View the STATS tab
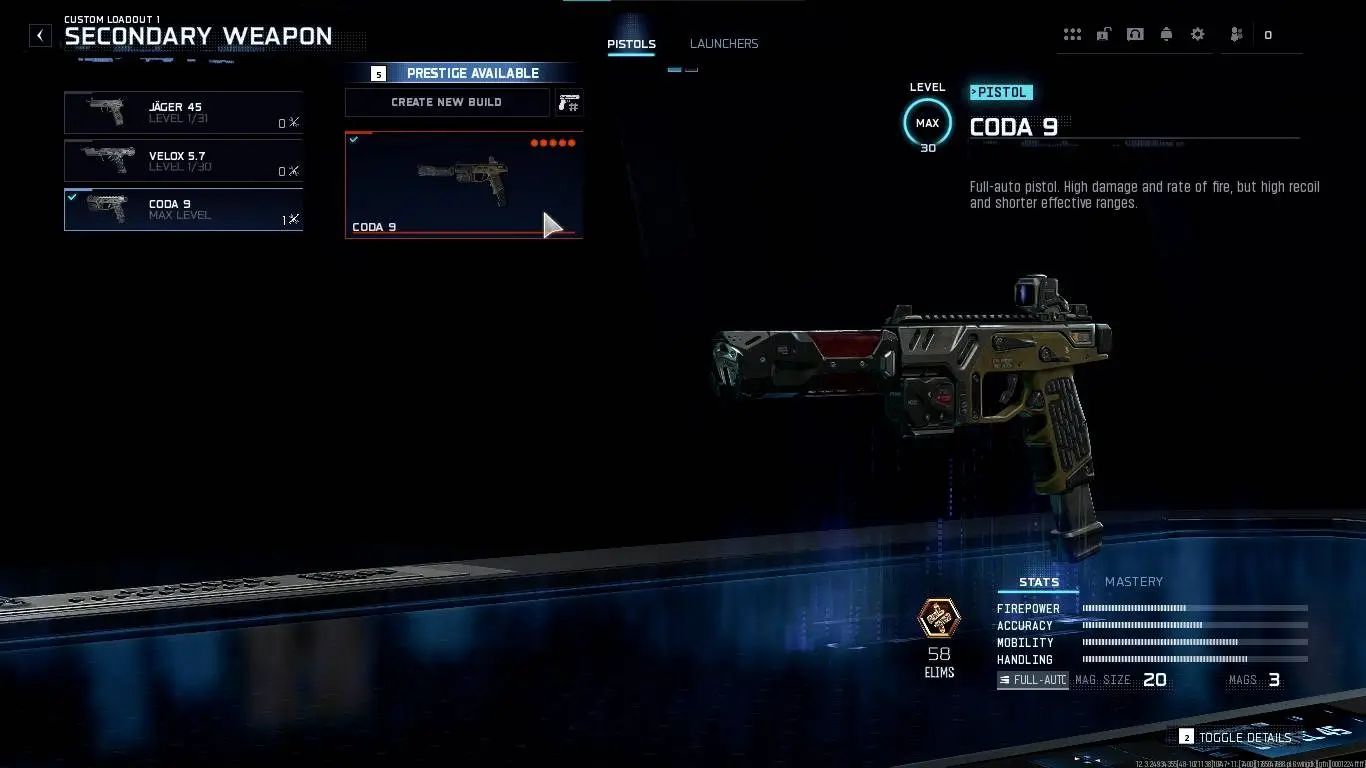Image resolution: width=1366 pixels, height=768 pixels. tap(1038, 581)
